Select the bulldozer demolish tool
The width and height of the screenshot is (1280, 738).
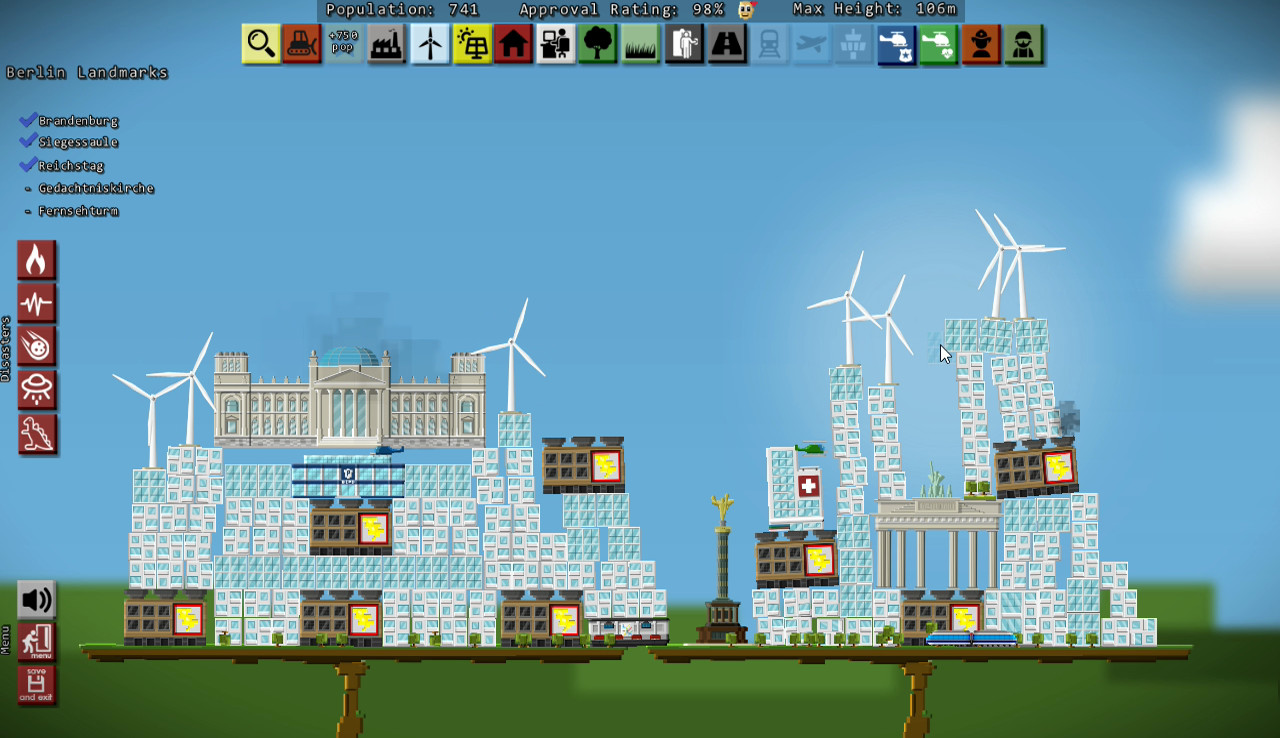click(x=302, y=44)
